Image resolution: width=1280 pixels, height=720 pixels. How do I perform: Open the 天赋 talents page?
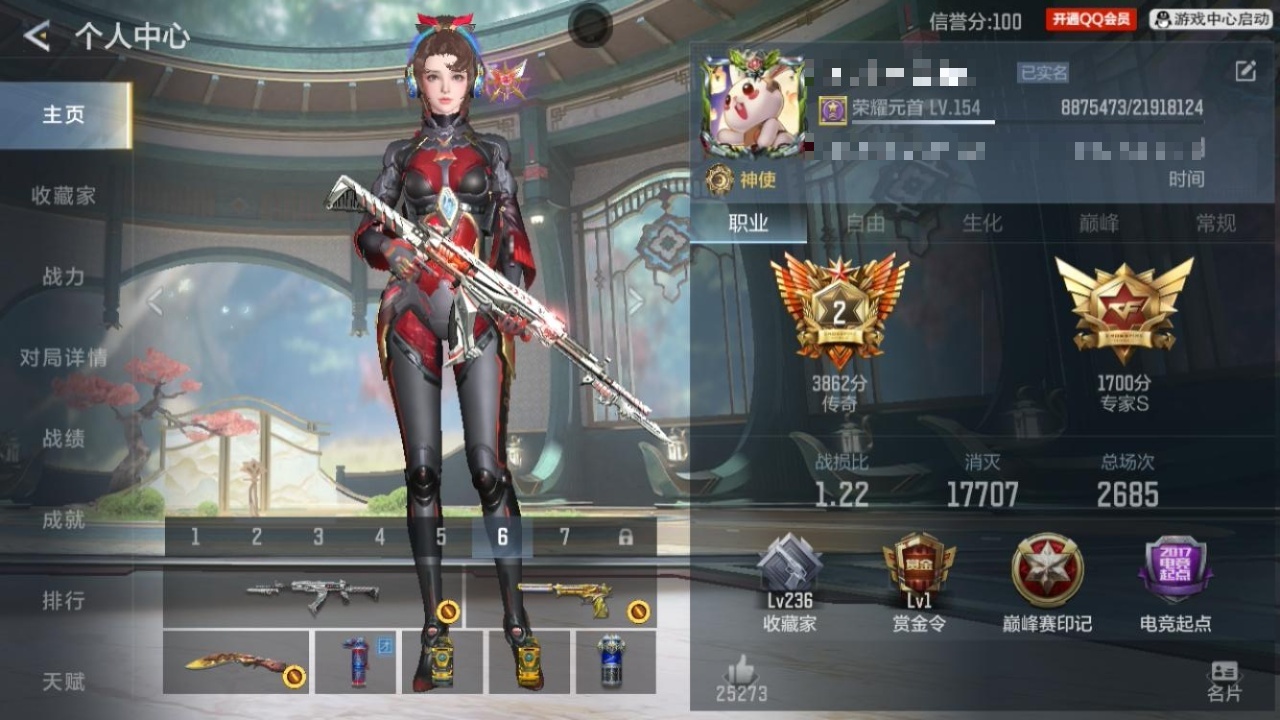64,682
